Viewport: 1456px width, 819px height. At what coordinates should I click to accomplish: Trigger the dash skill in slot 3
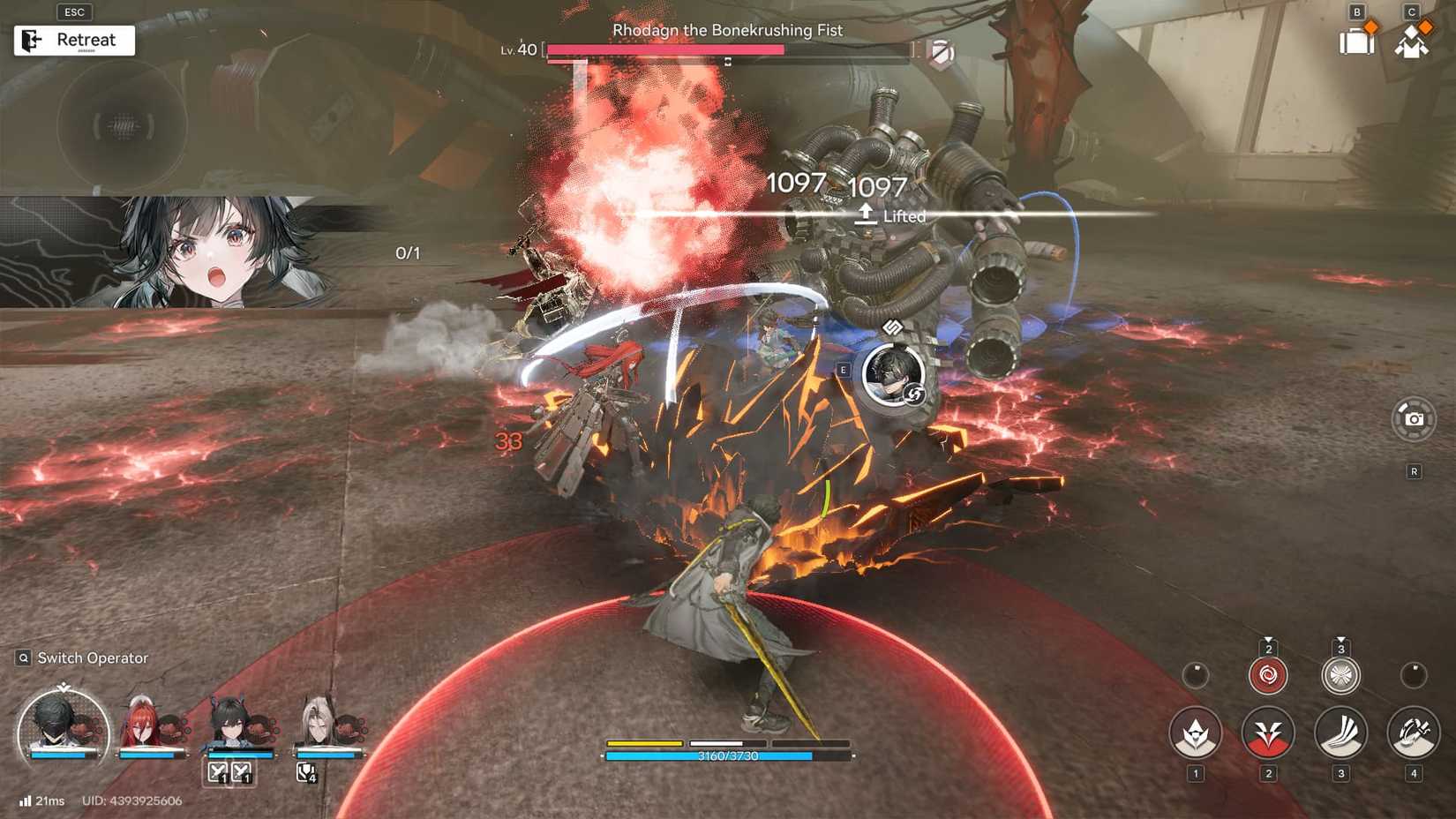click(x=1341, y=734)
